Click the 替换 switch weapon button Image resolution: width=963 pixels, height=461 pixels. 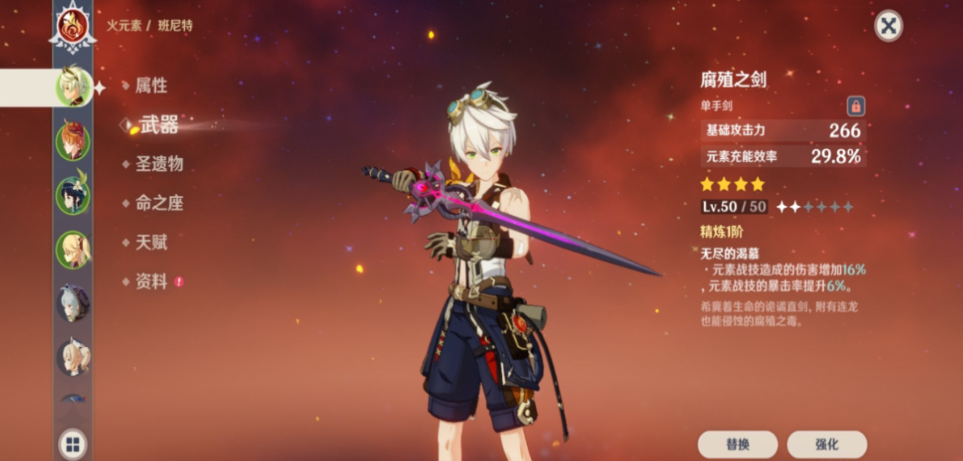(x=738, y=444)
